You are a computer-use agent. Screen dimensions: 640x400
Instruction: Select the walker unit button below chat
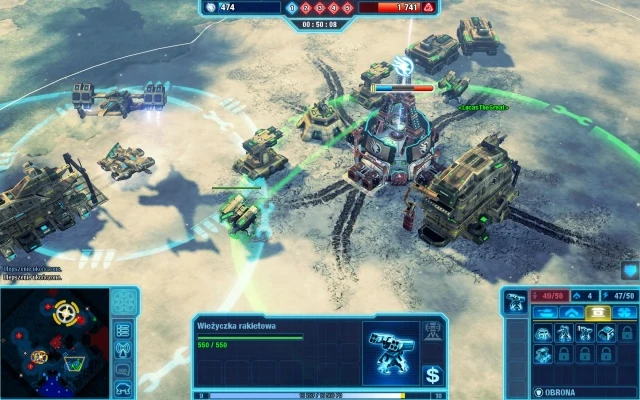tap(124, 387)
